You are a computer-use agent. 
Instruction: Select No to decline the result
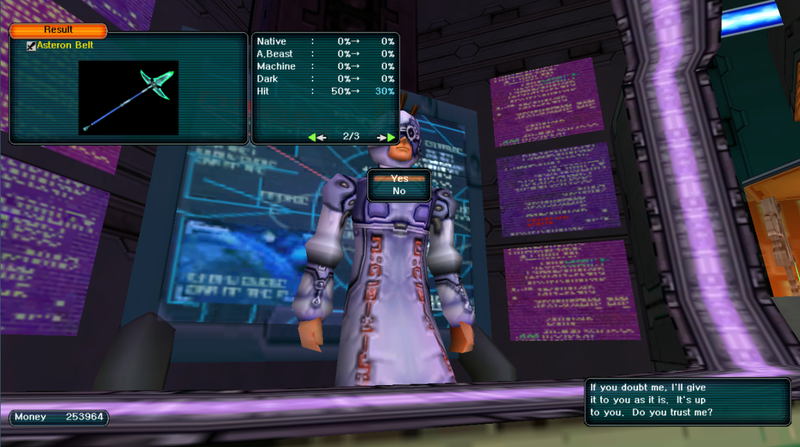click(x=399, y=191)
